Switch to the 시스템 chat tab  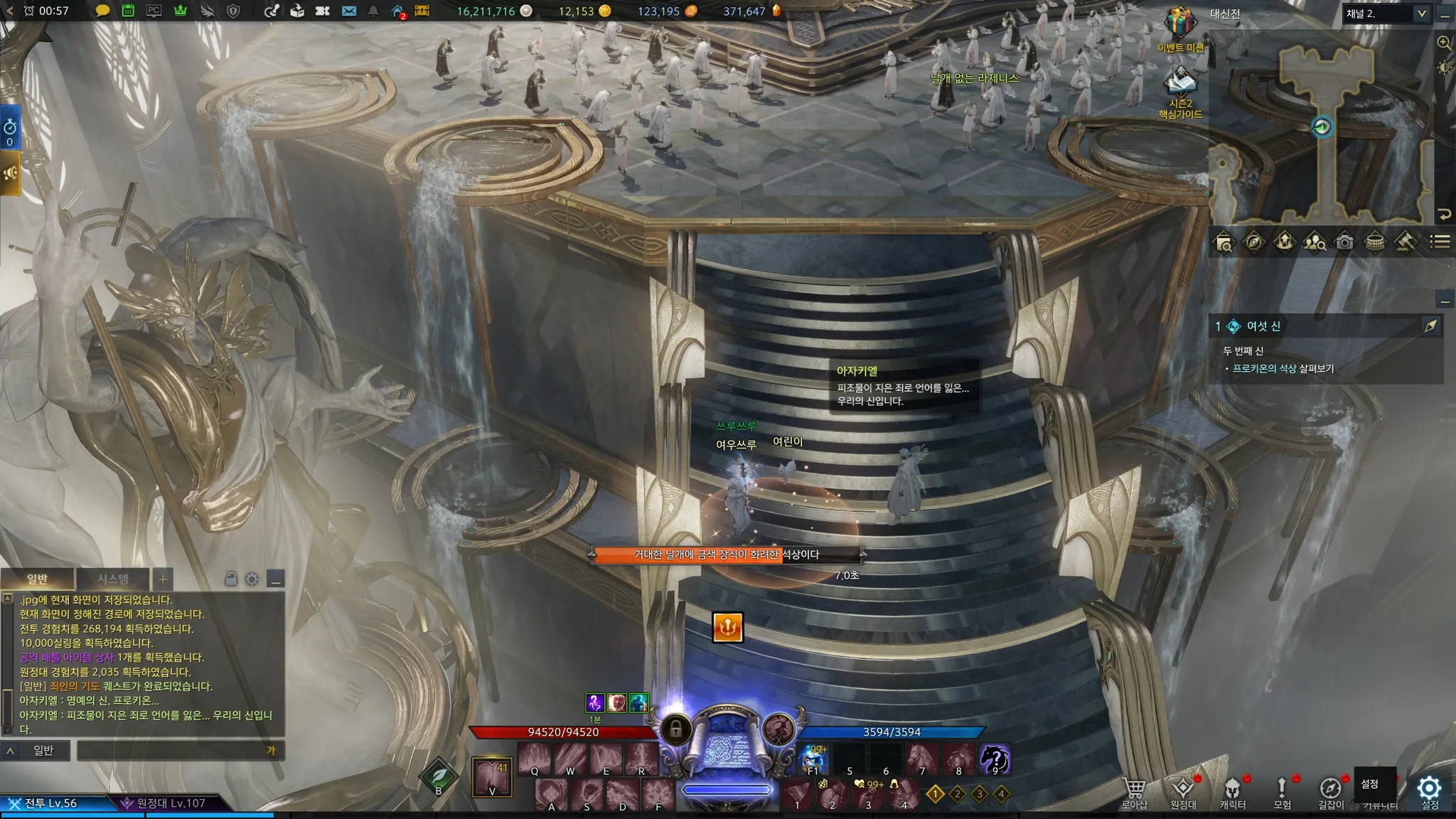pyautogui.click(x=113, y=579)
